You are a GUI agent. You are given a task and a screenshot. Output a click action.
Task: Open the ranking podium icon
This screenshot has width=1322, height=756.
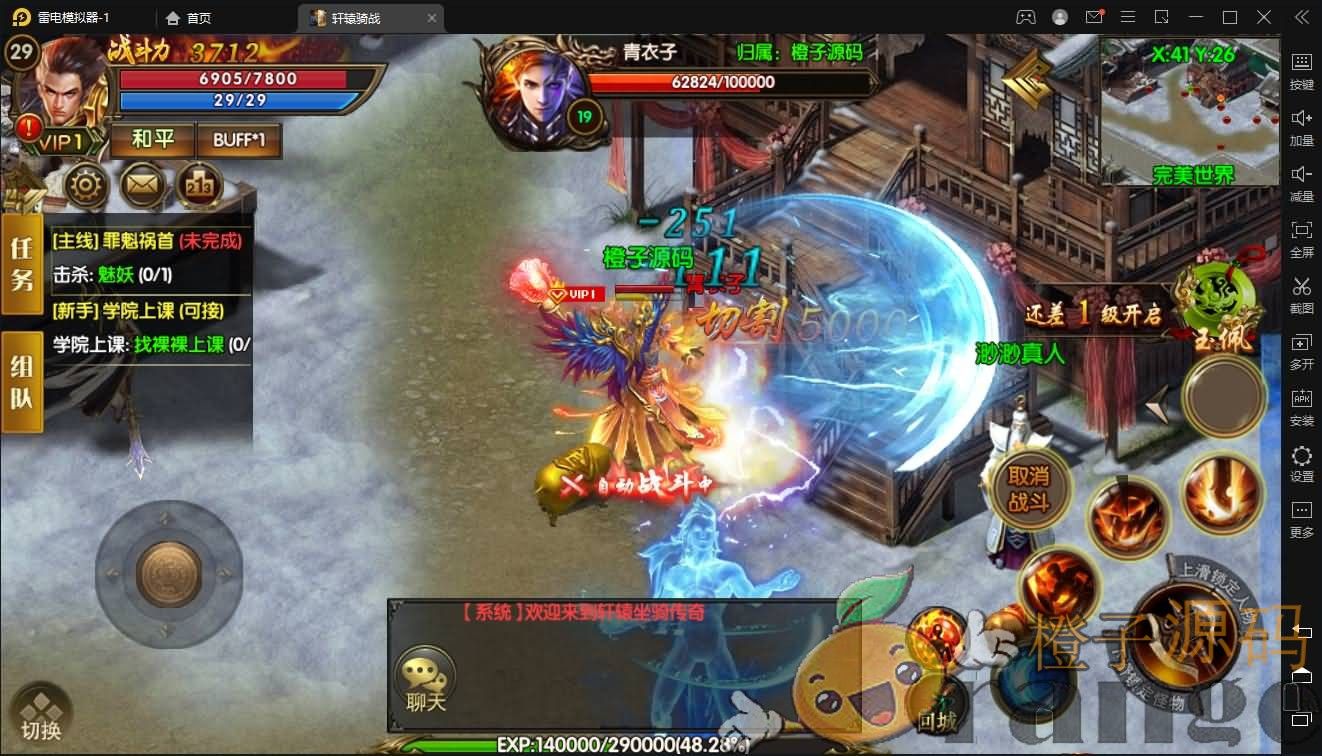click(x=199, y=185)
